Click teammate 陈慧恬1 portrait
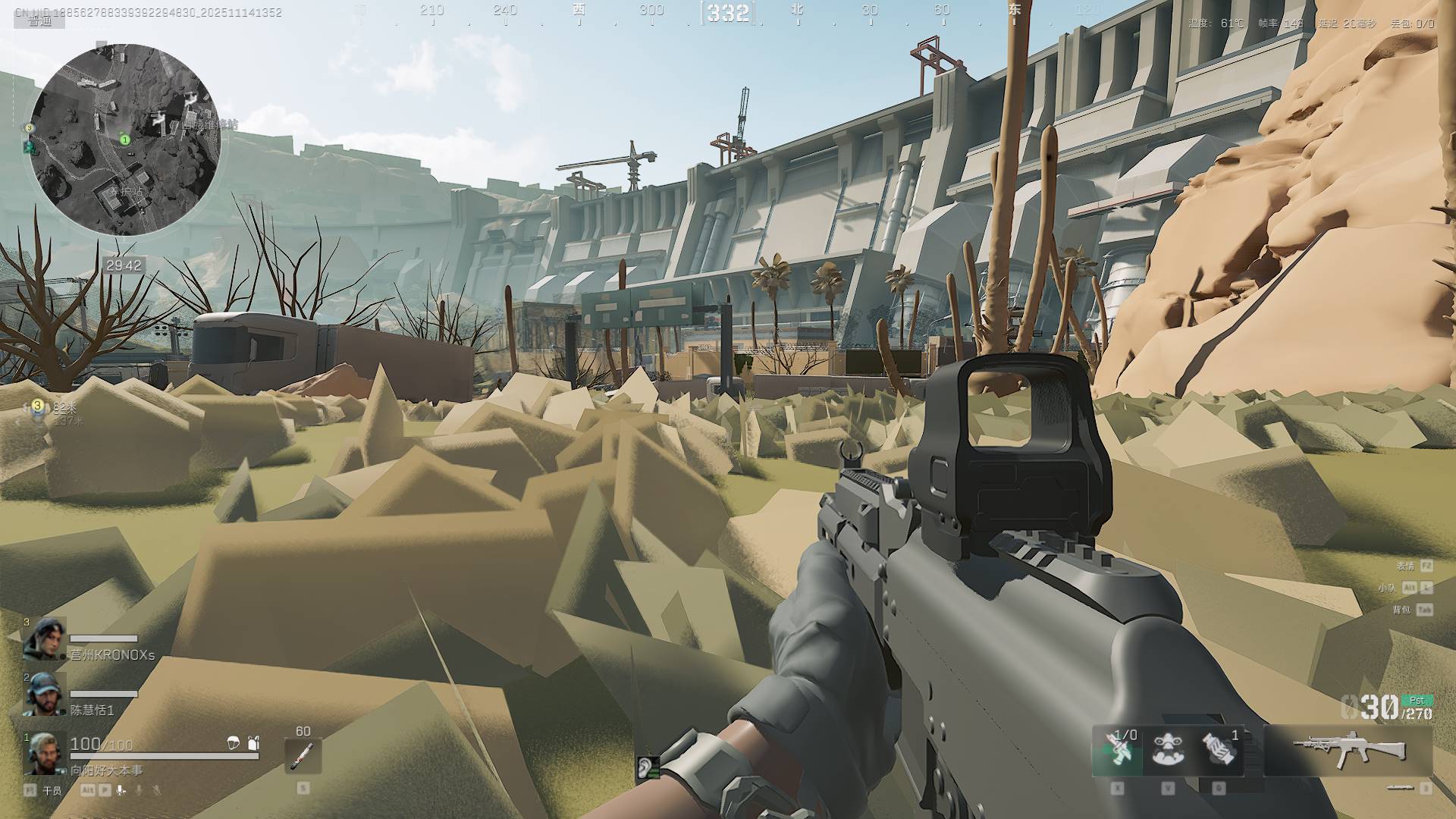 [45, 694]
